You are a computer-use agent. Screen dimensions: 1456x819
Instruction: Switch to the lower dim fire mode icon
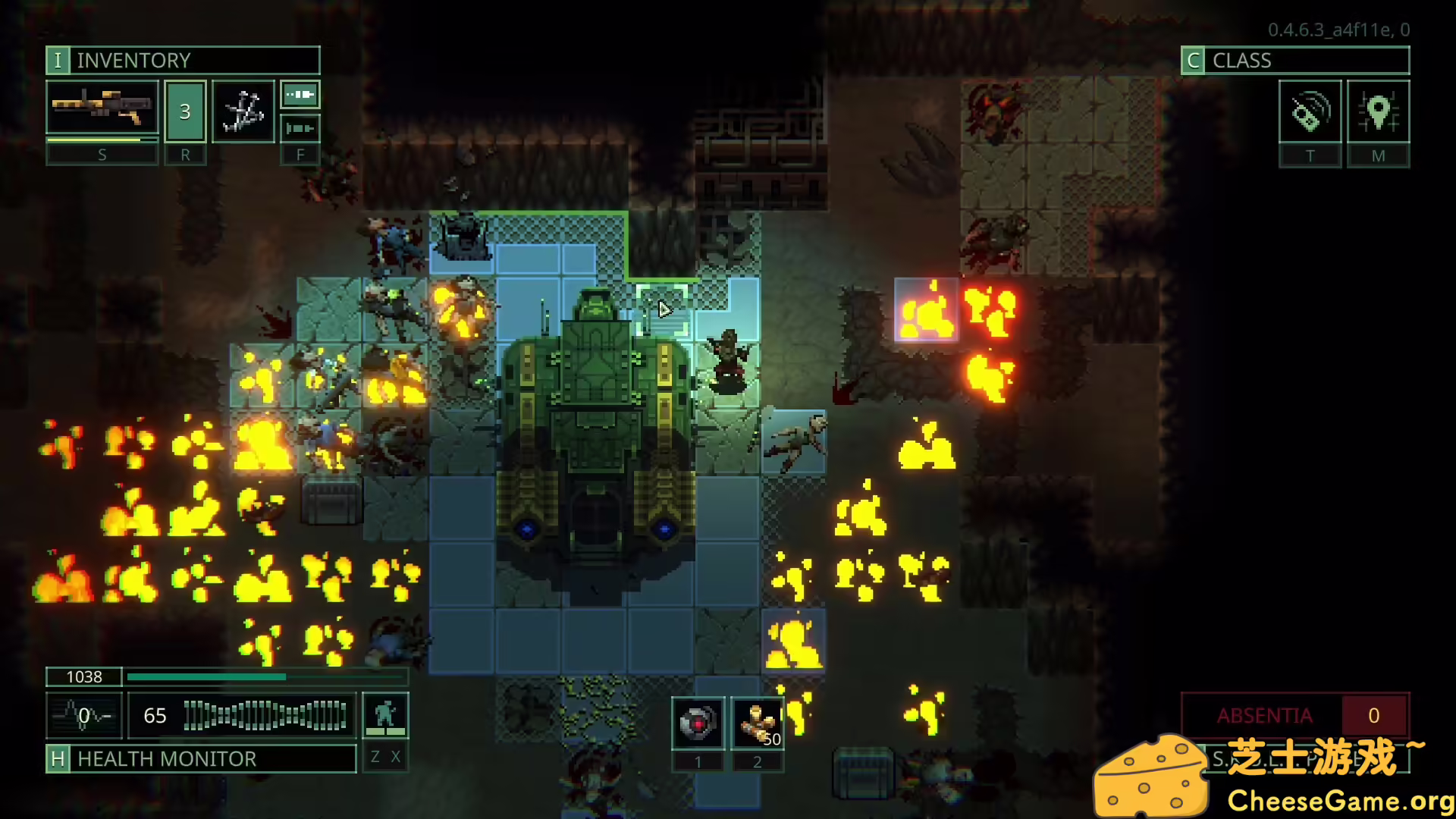(x=300, y=128)
